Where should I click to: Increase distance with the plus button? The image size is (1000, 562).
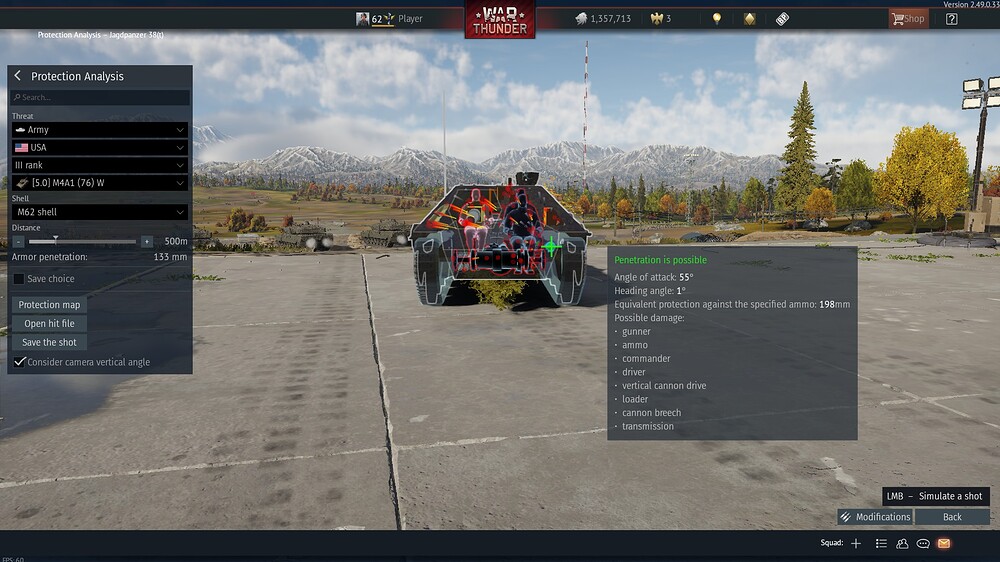coord(147,241)
